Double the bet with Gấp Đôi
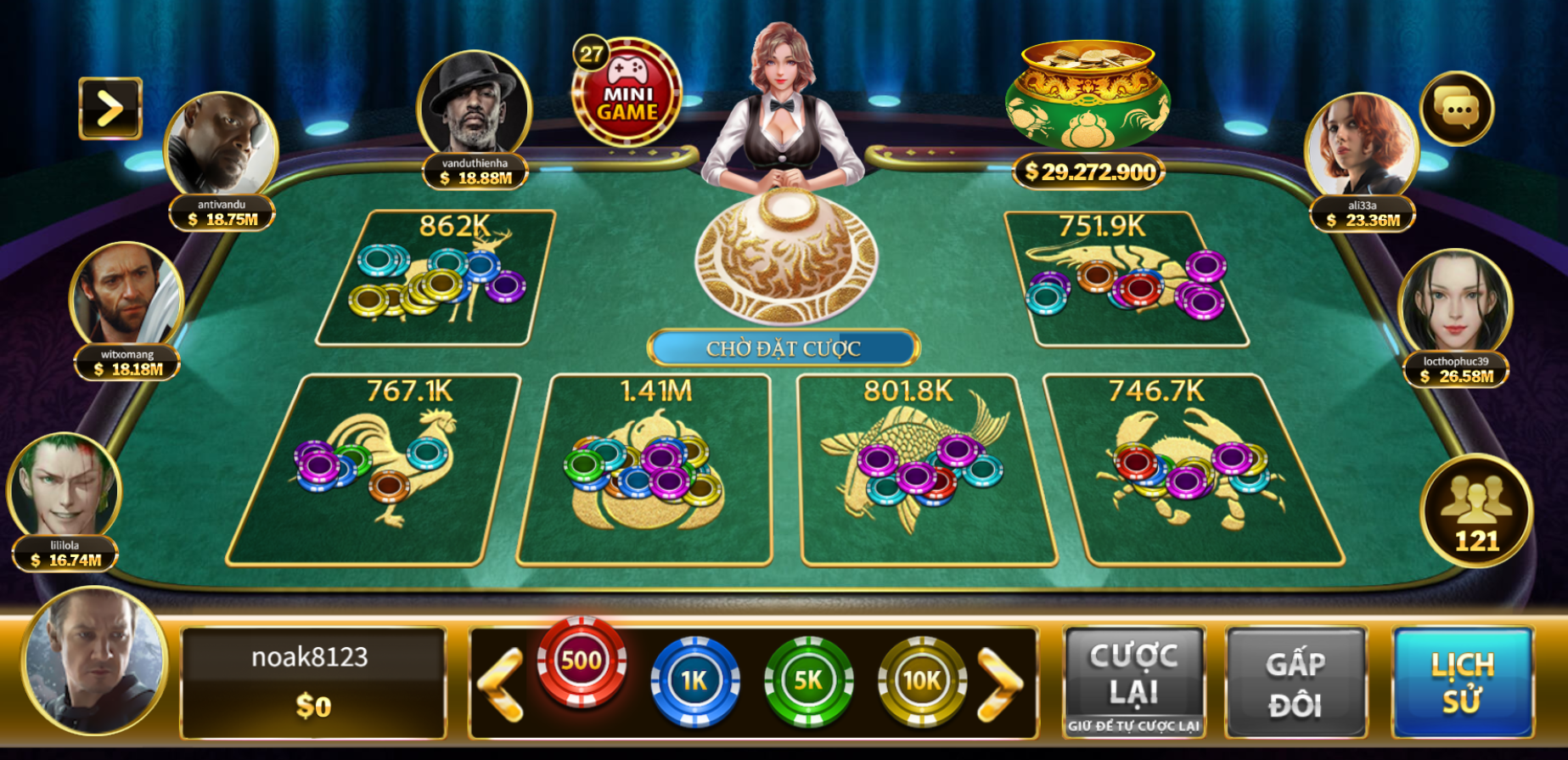Image resolution: width=1568 pixels, height=760 pixels. 1295,683
